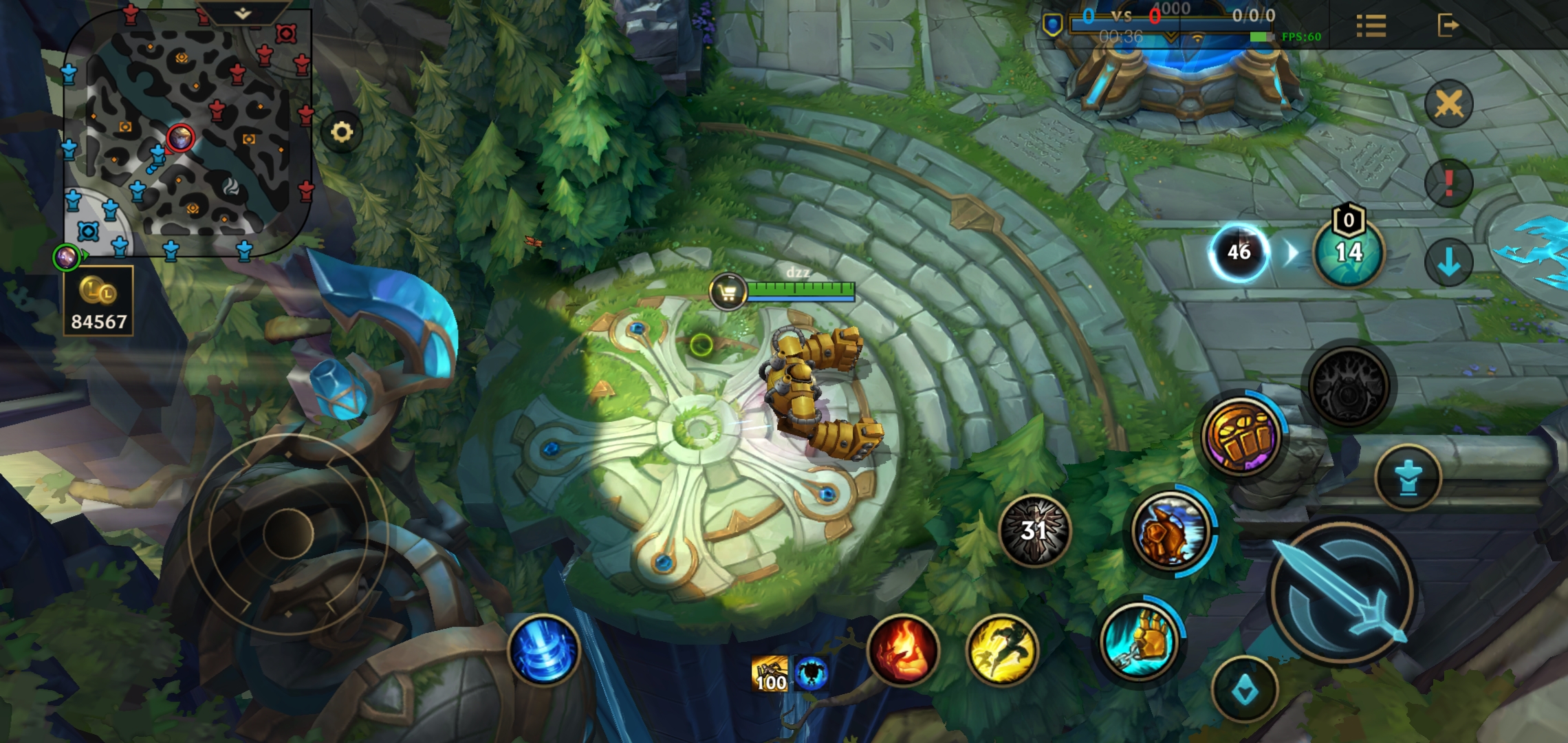Activate the blue Recall button

pos(544,650)
